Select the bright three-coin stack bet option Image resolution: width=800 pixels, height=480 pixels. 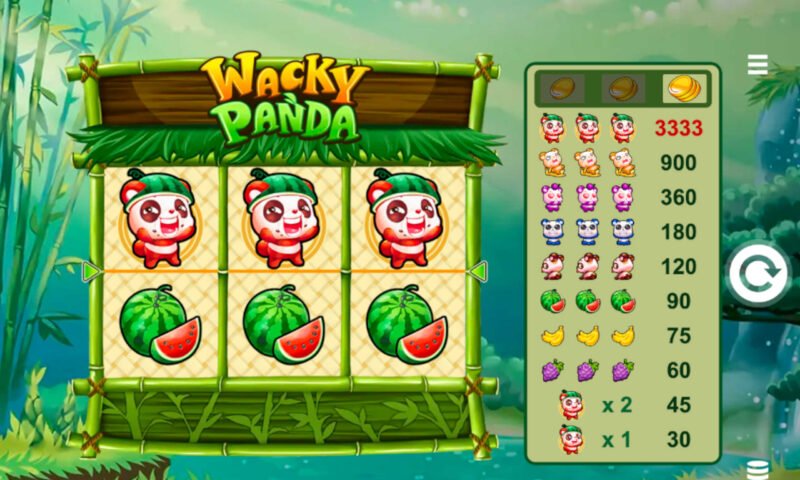(683, 88)
